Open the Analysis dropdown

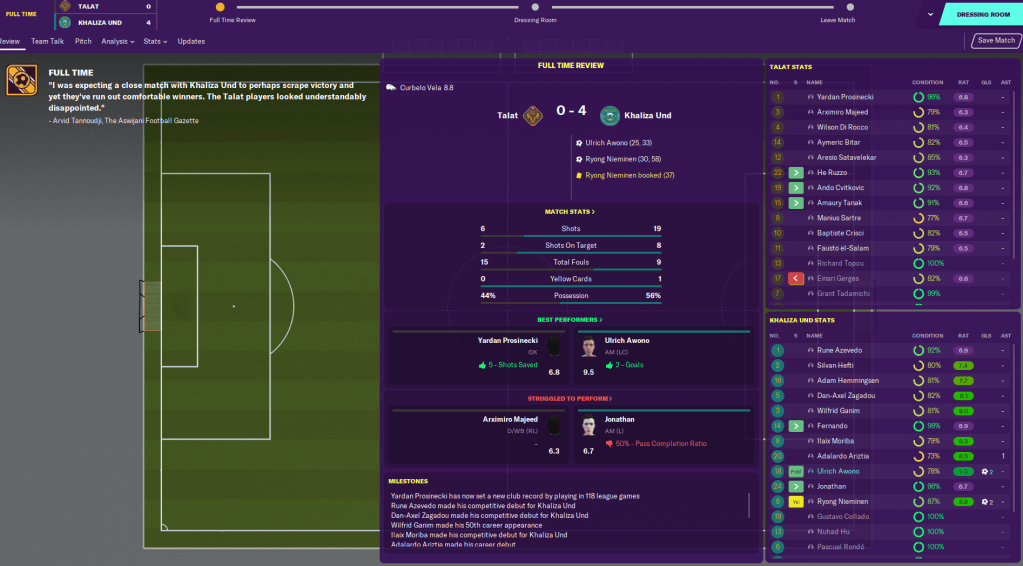click(x=119, y=41)
